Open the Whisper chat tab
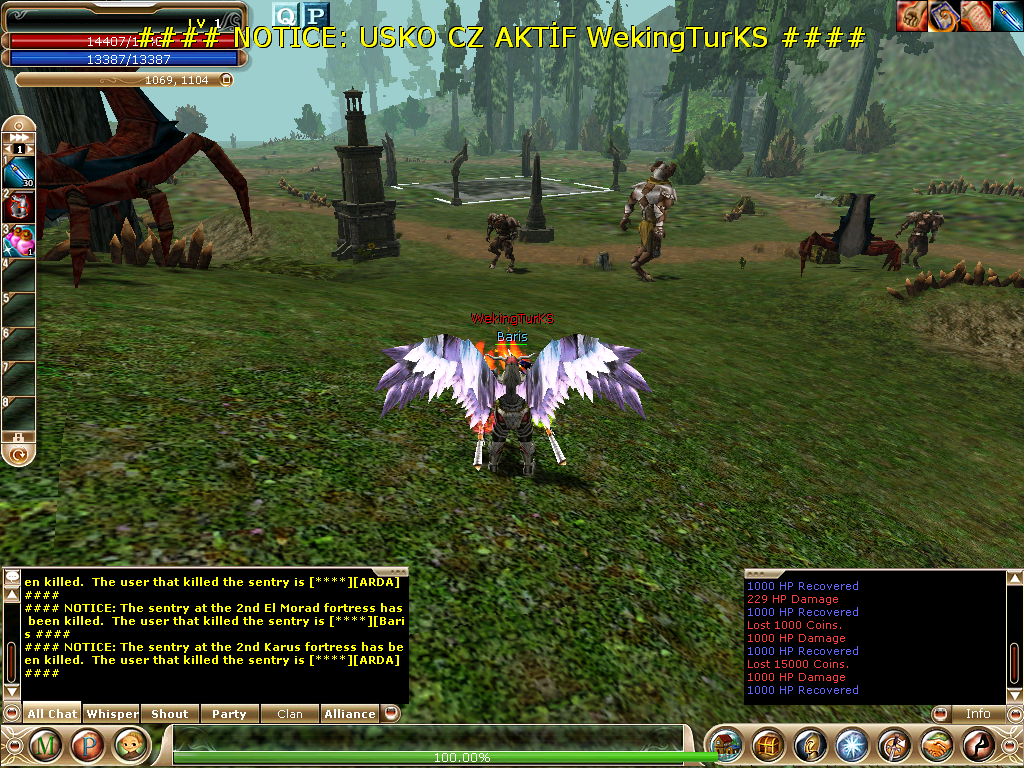The width and height of the screenshot is (1024, 768). [111, 714]
